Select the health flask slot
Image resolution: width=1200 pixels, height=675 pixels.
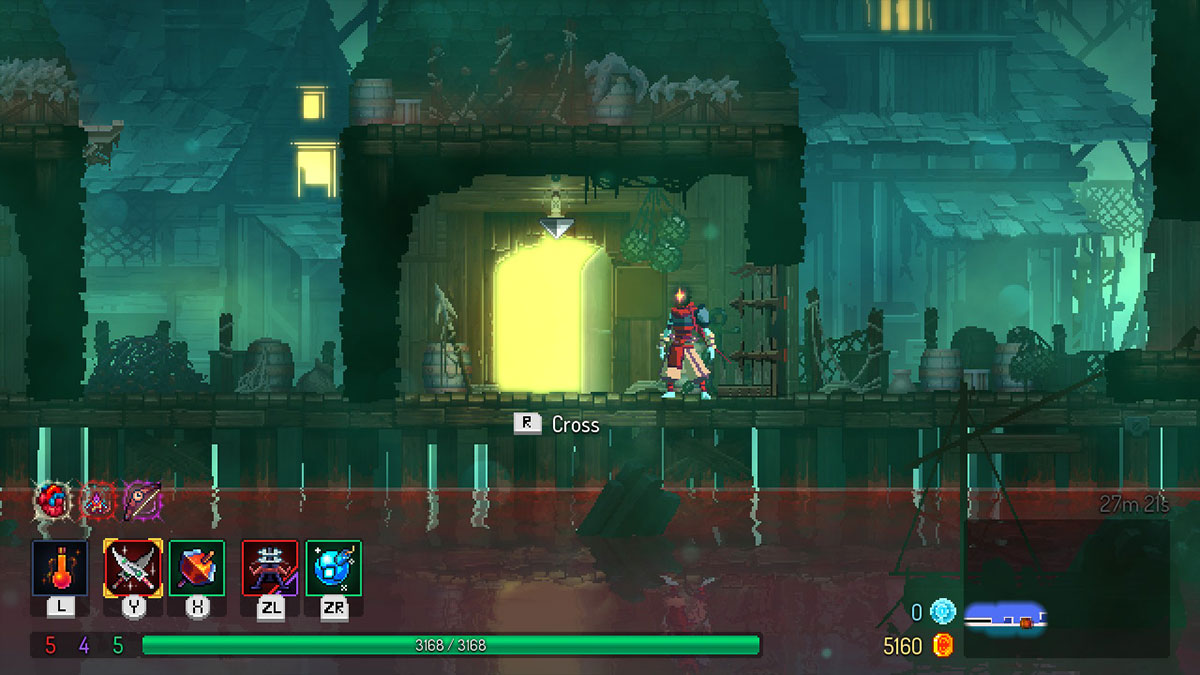pyautogui.click(x=60, y=568)
